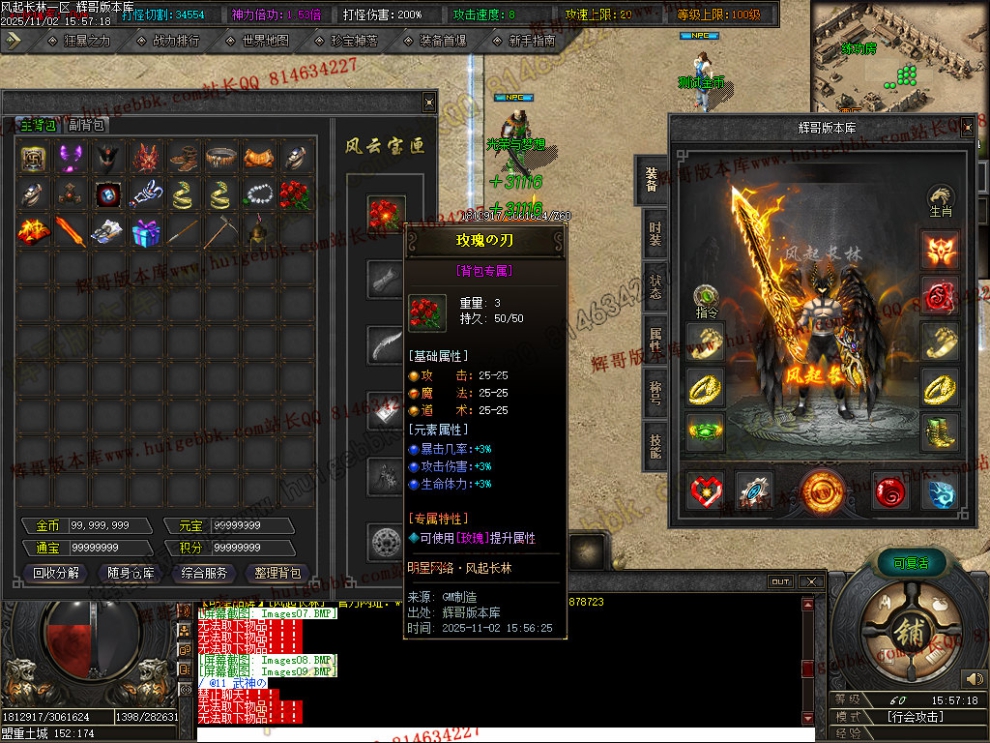Close the inventory bag window
Viewport: 990px width, 743px height.
click(x=429, y=100)
